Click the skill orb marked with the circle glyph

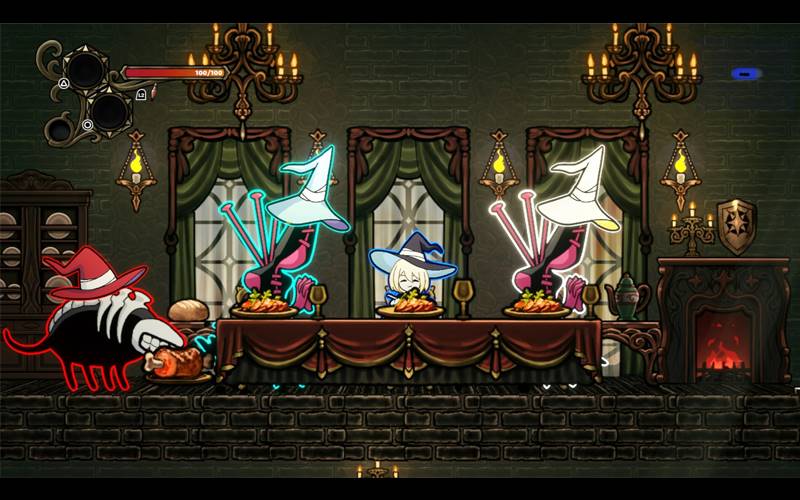coord(108,110)
